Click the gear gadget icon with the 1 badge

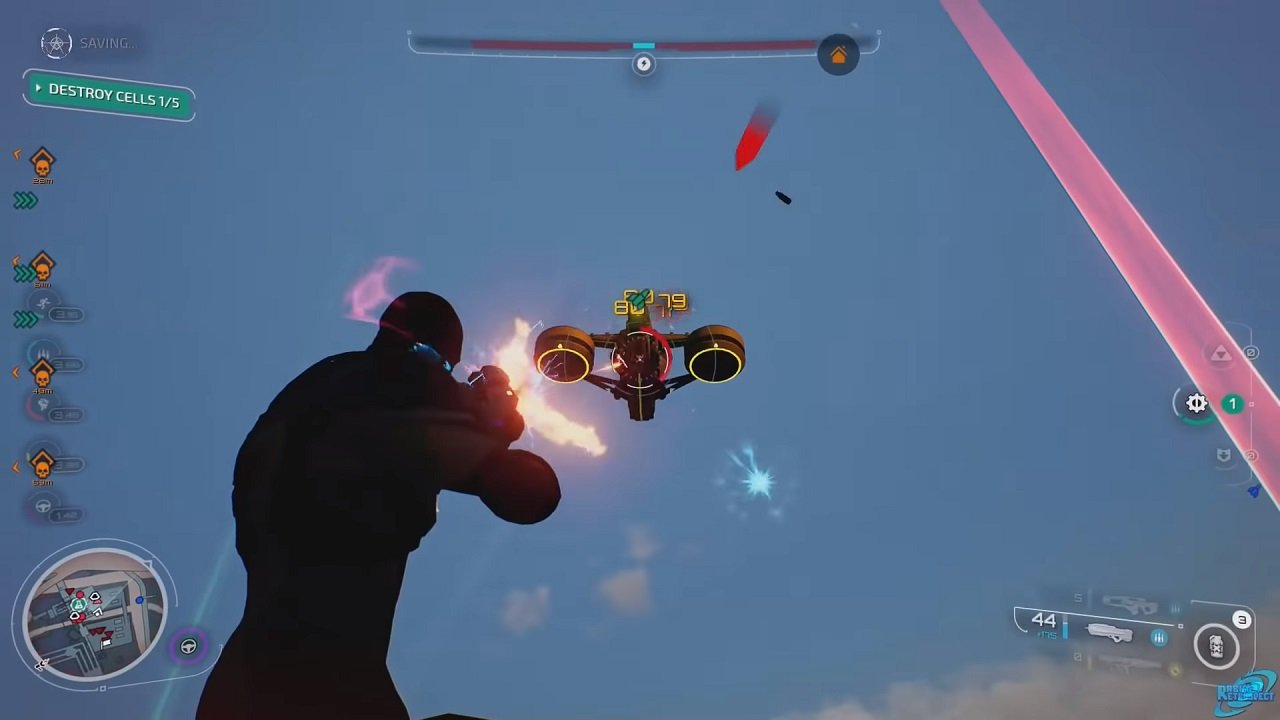tap(1195, 403)
